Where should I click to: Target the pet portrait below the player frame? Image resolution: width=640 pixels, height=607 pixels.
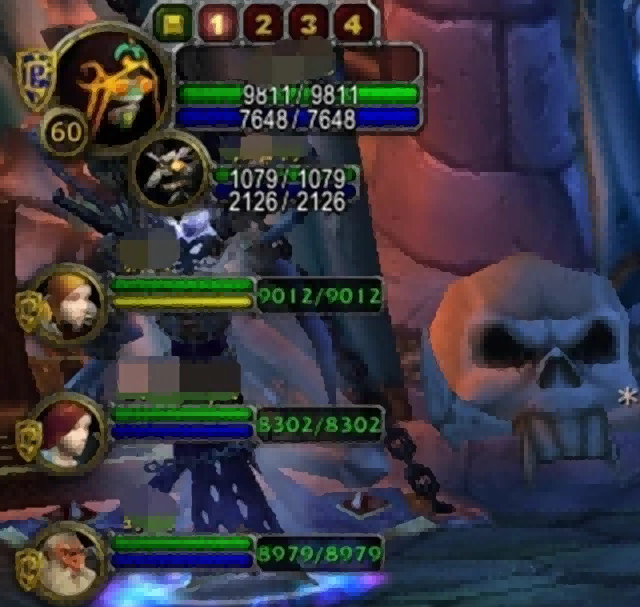[171, 172]
